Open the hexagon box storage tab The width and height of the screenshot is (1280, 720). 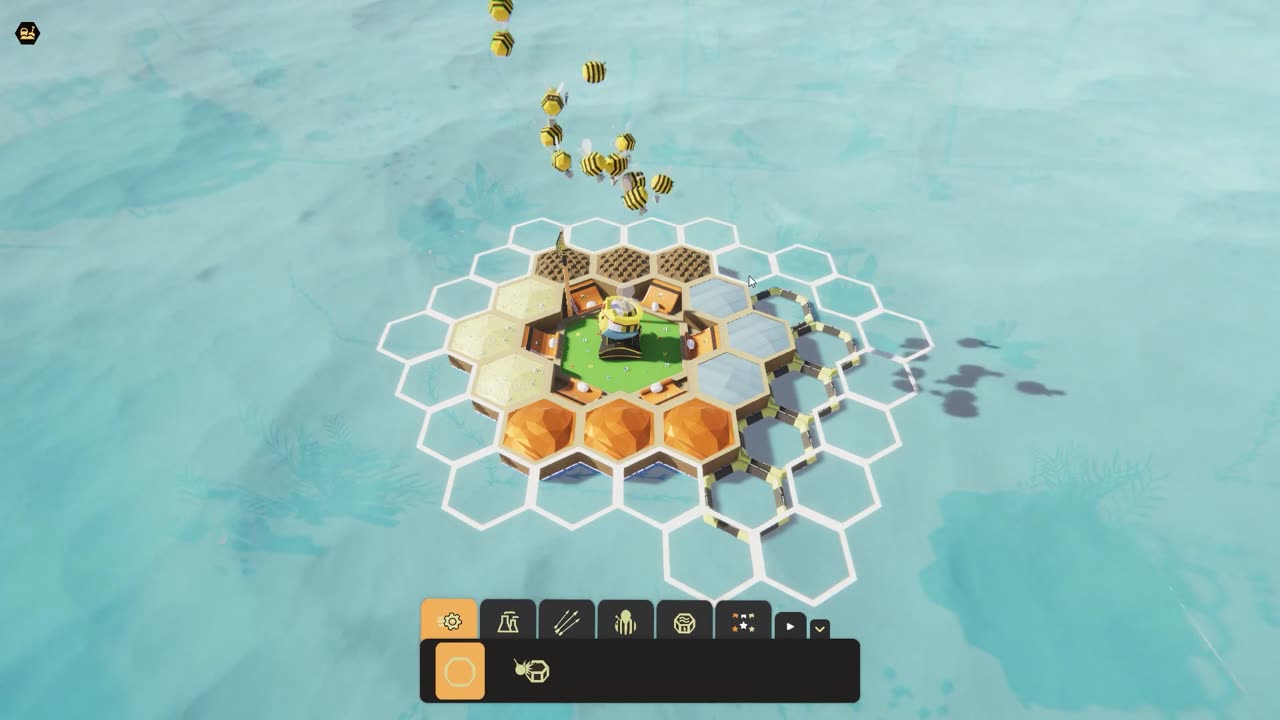(x=684, y=622)
